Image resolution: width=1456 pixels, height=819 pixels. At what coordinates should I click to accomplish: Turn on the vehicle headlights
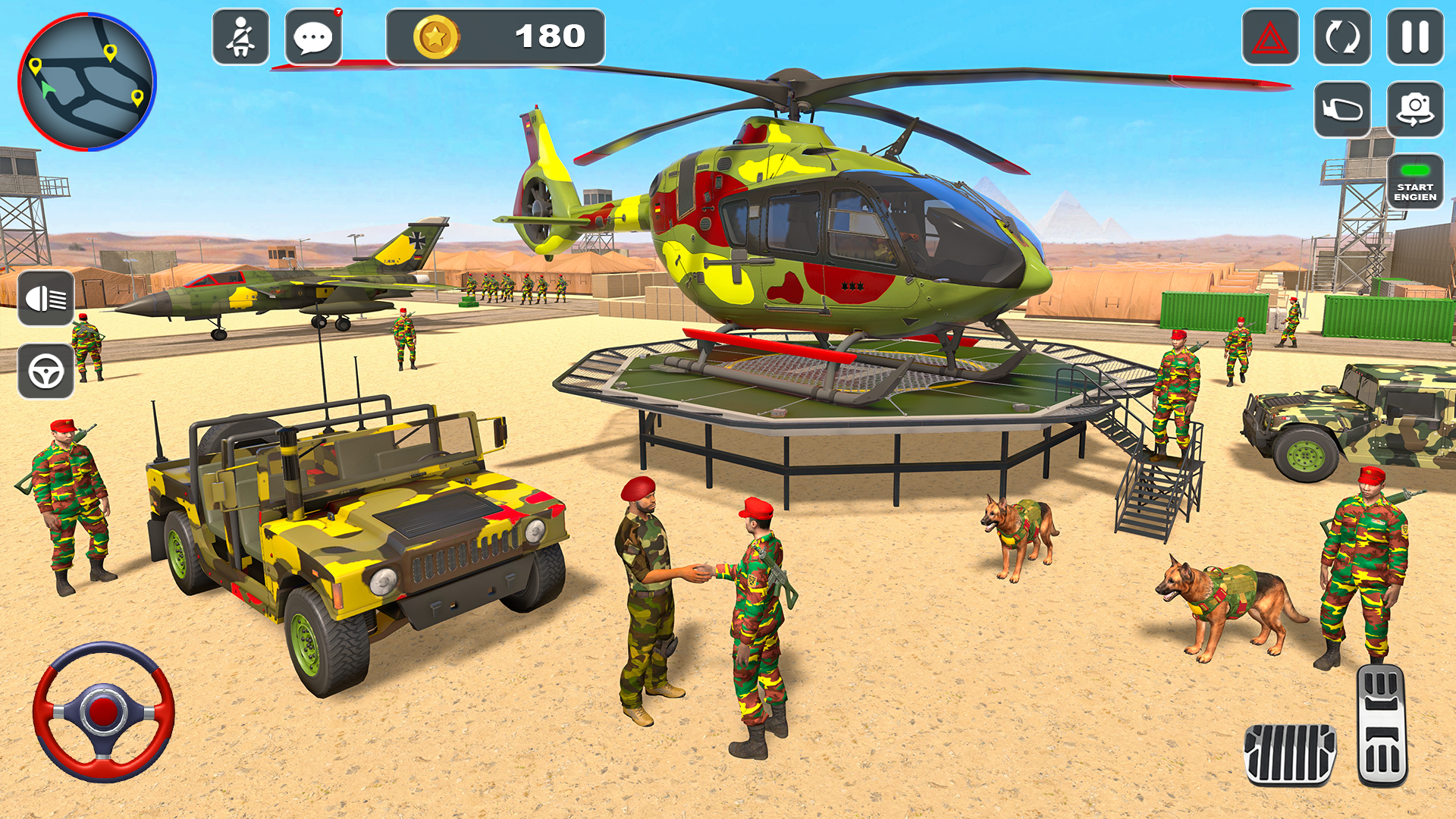47,299
